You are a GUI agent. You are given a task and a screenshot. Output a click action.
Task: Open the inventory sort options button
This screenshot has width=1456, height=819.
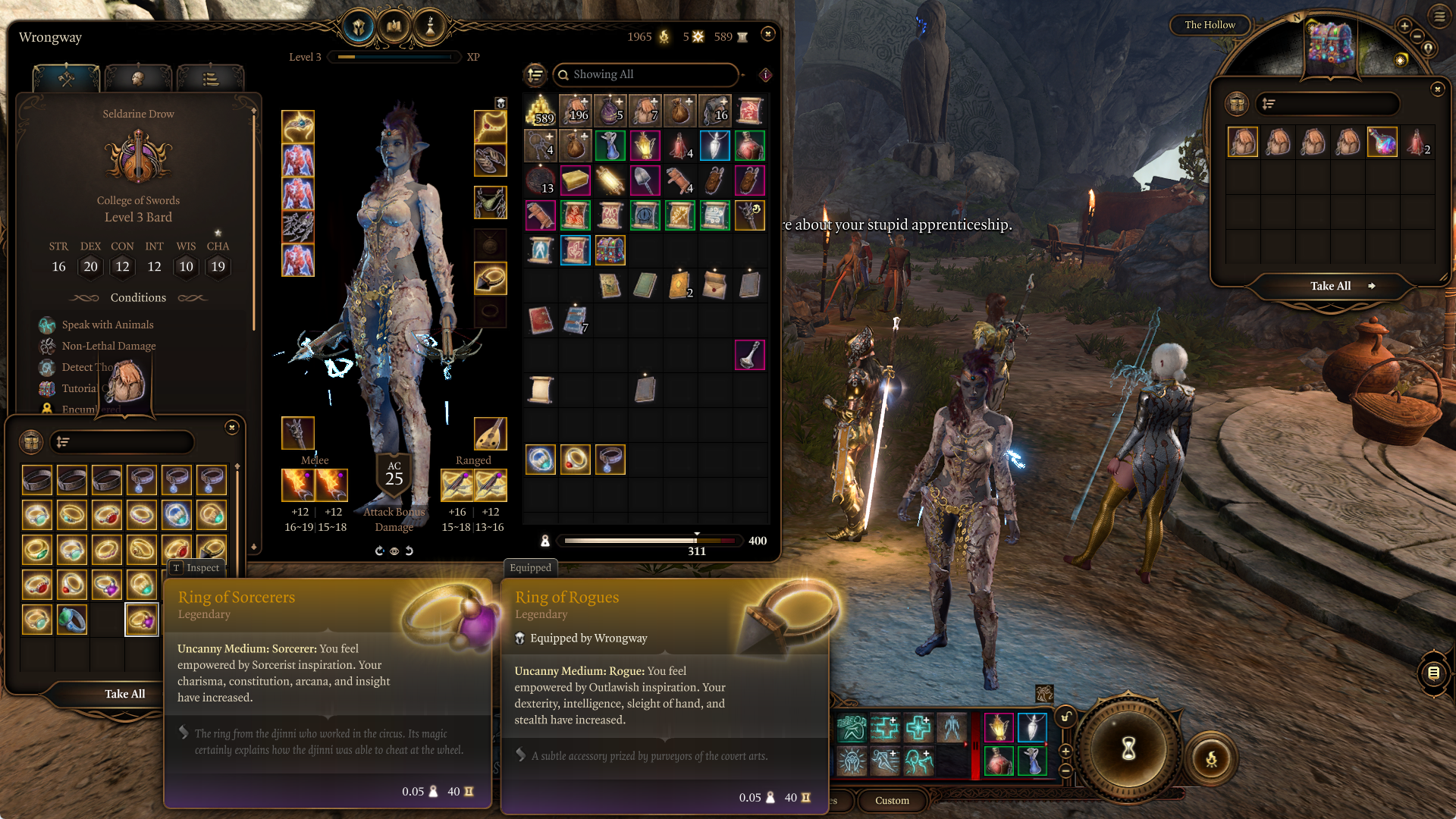(535, 74)
